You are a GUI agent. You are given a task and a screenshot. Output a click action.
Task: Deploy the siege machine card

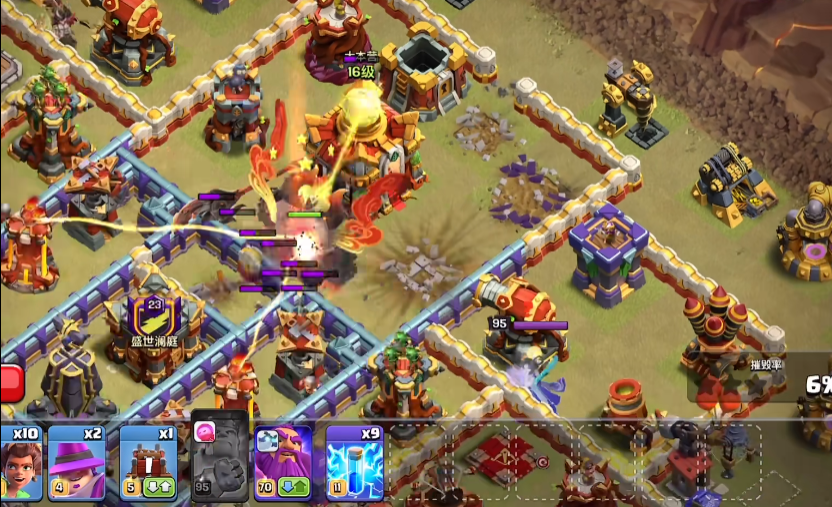148,463
